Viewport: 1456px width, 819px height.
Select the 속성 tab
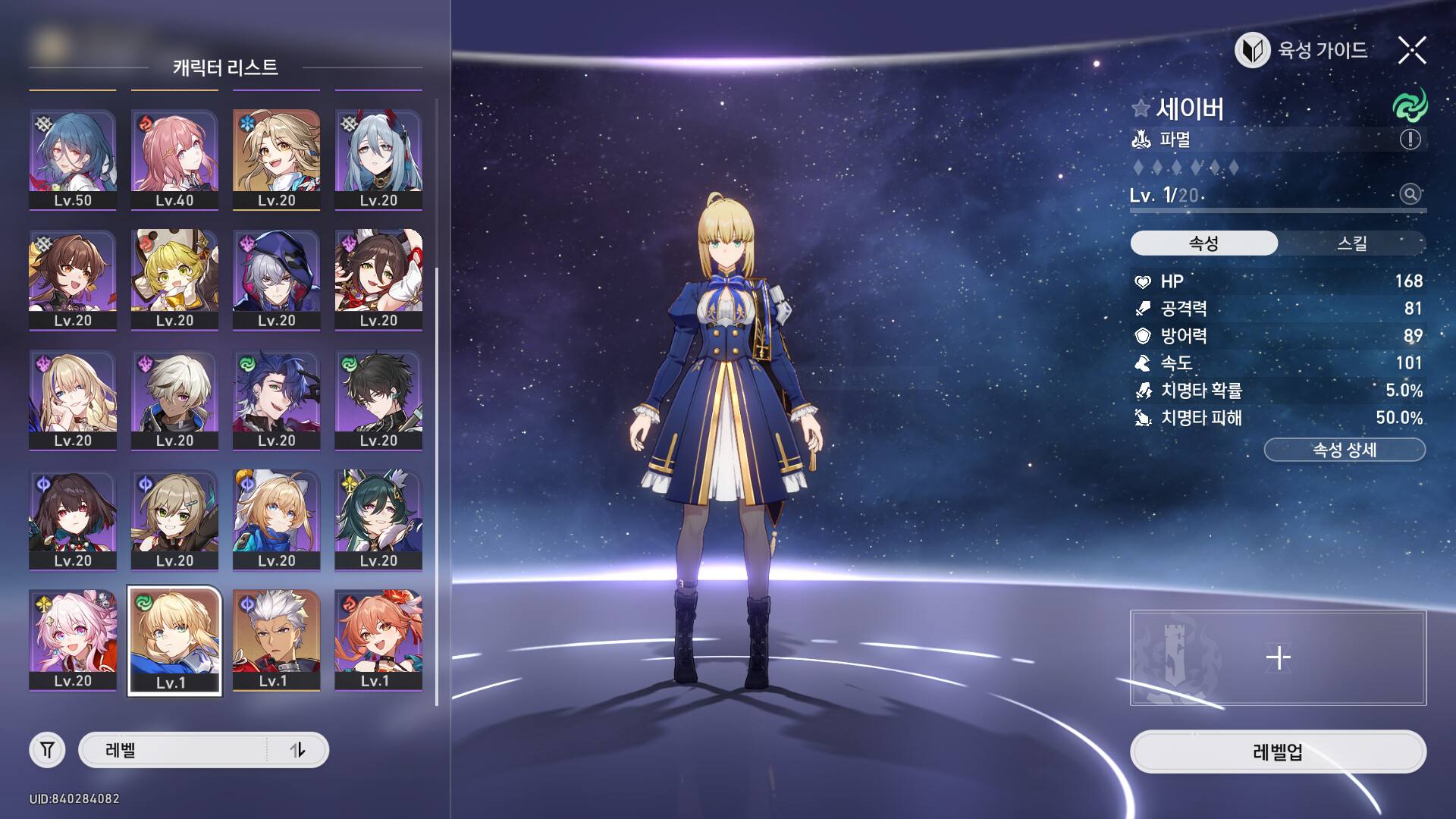[1203, 243]
